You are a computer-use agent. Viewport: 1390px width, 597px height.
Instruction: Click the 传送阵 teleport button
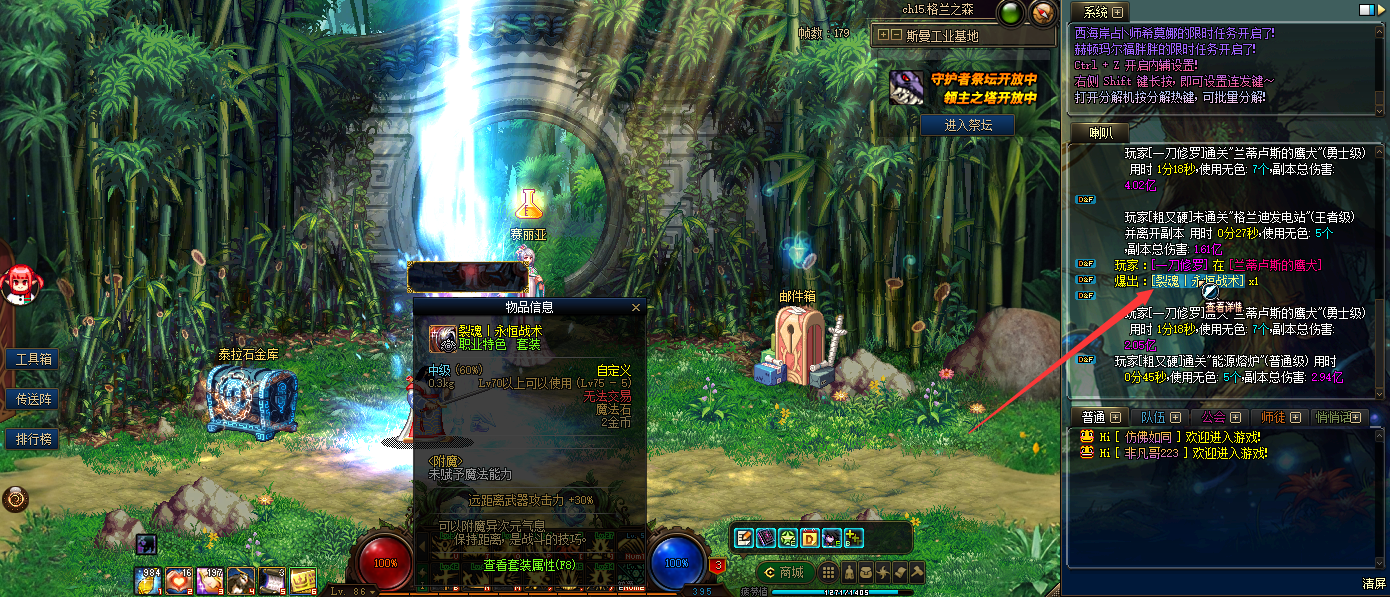pyautogui.click(x=32, y=399)
